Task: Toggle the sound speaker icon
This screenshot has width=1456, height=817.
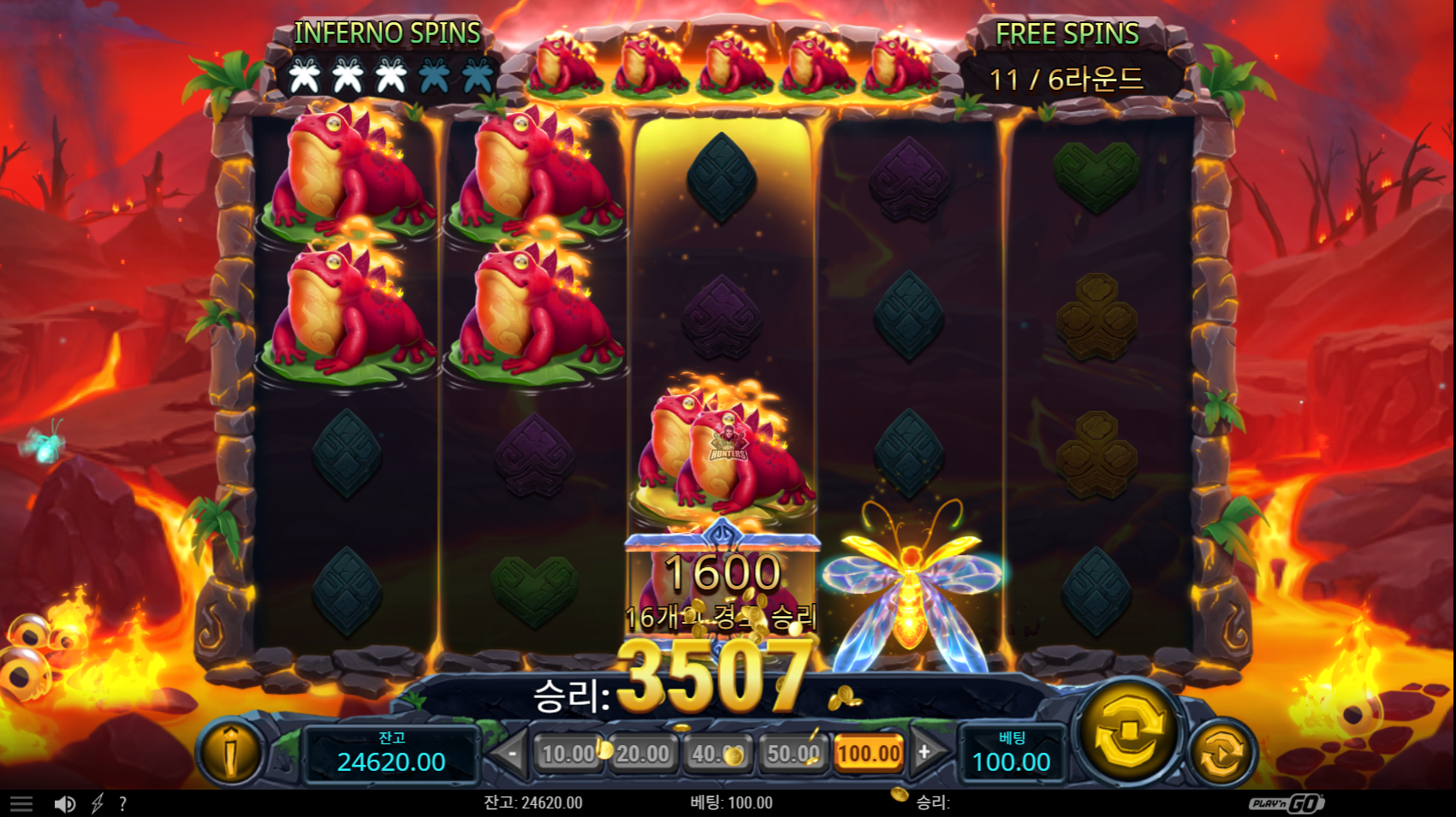Action: [64, 803]
